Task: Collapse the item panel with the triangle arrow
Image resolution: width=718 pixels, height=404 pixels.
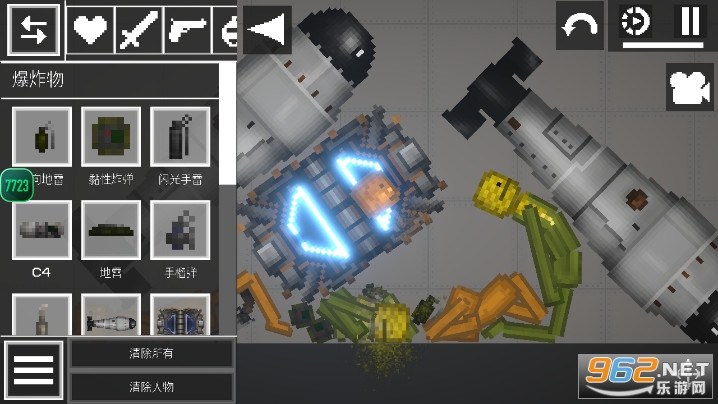Action: (x=265, y=29)
